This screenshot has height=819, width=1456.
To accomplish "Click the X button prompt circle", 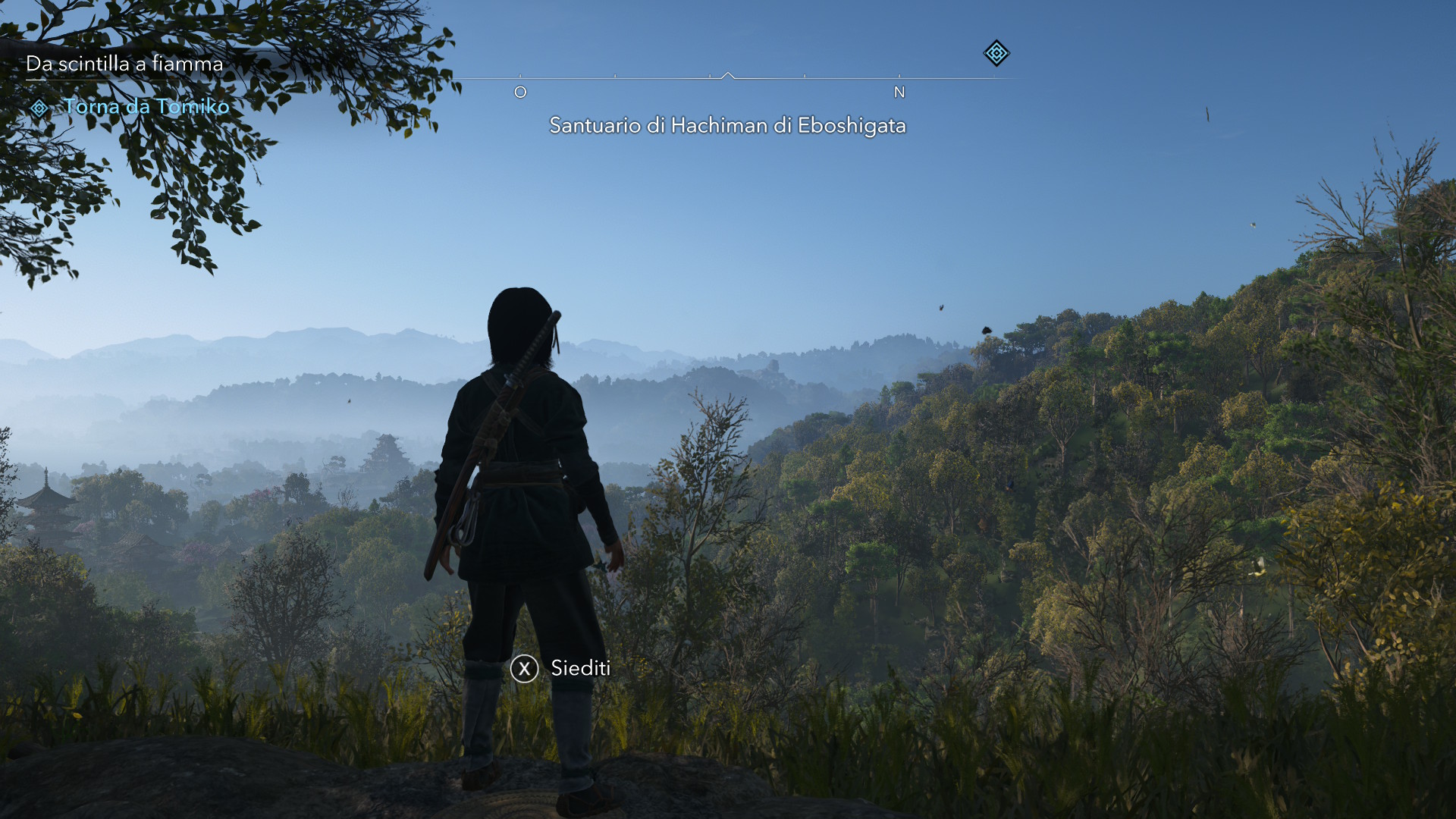I will click(x=523, y=669).
